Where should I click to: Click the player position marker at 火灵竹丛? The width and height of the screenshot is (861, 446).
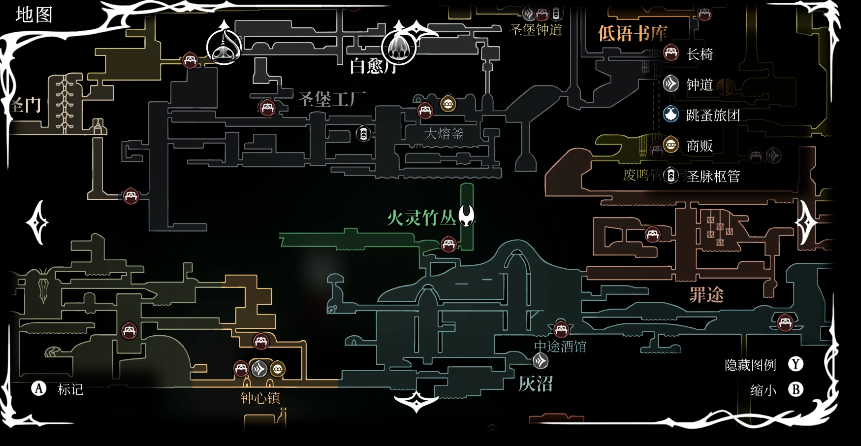[x=466, y=216]
